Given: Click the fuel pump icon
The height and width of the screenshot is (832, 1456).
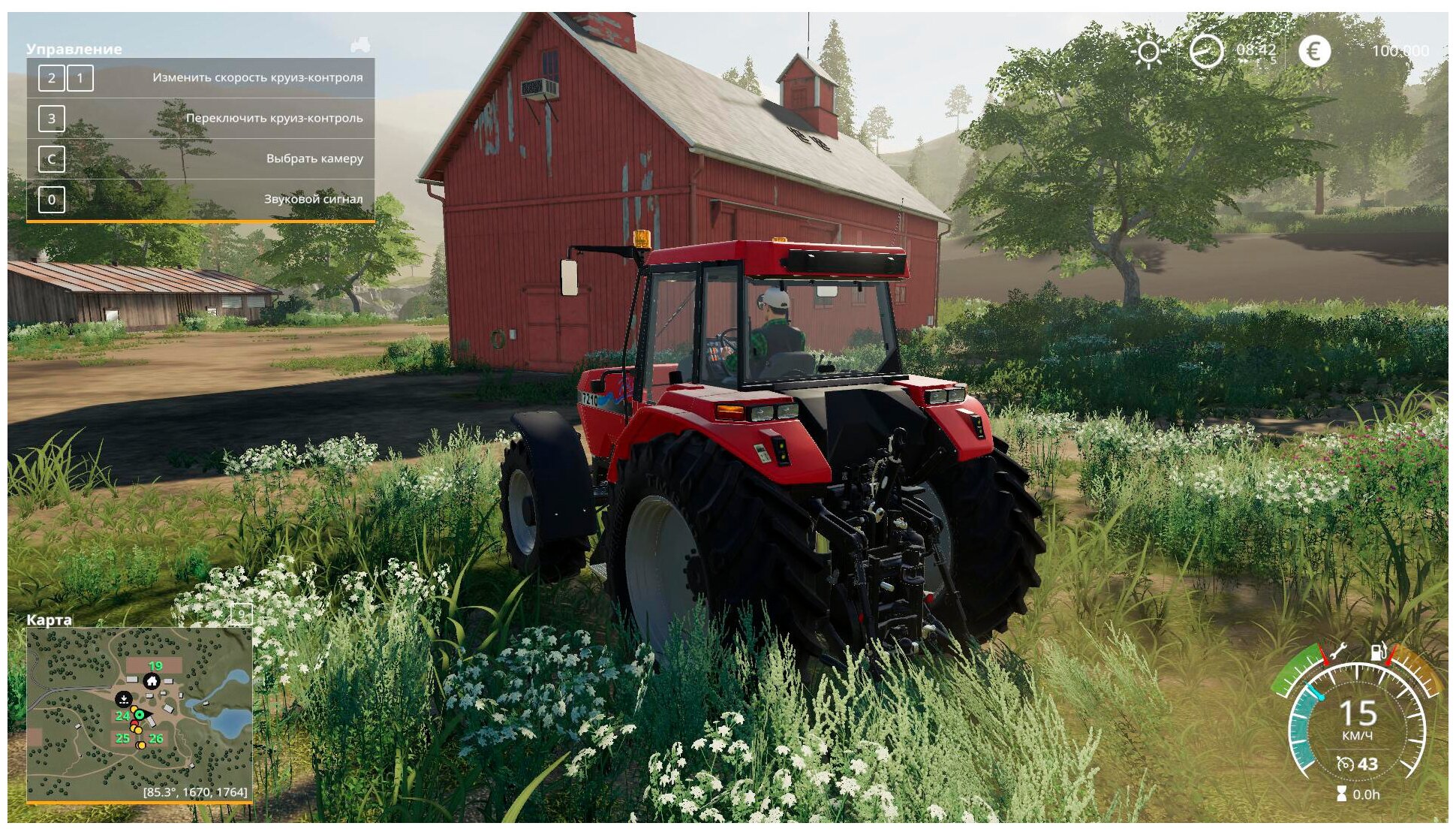Looking at the screenshot, I should coord(1379,652).
